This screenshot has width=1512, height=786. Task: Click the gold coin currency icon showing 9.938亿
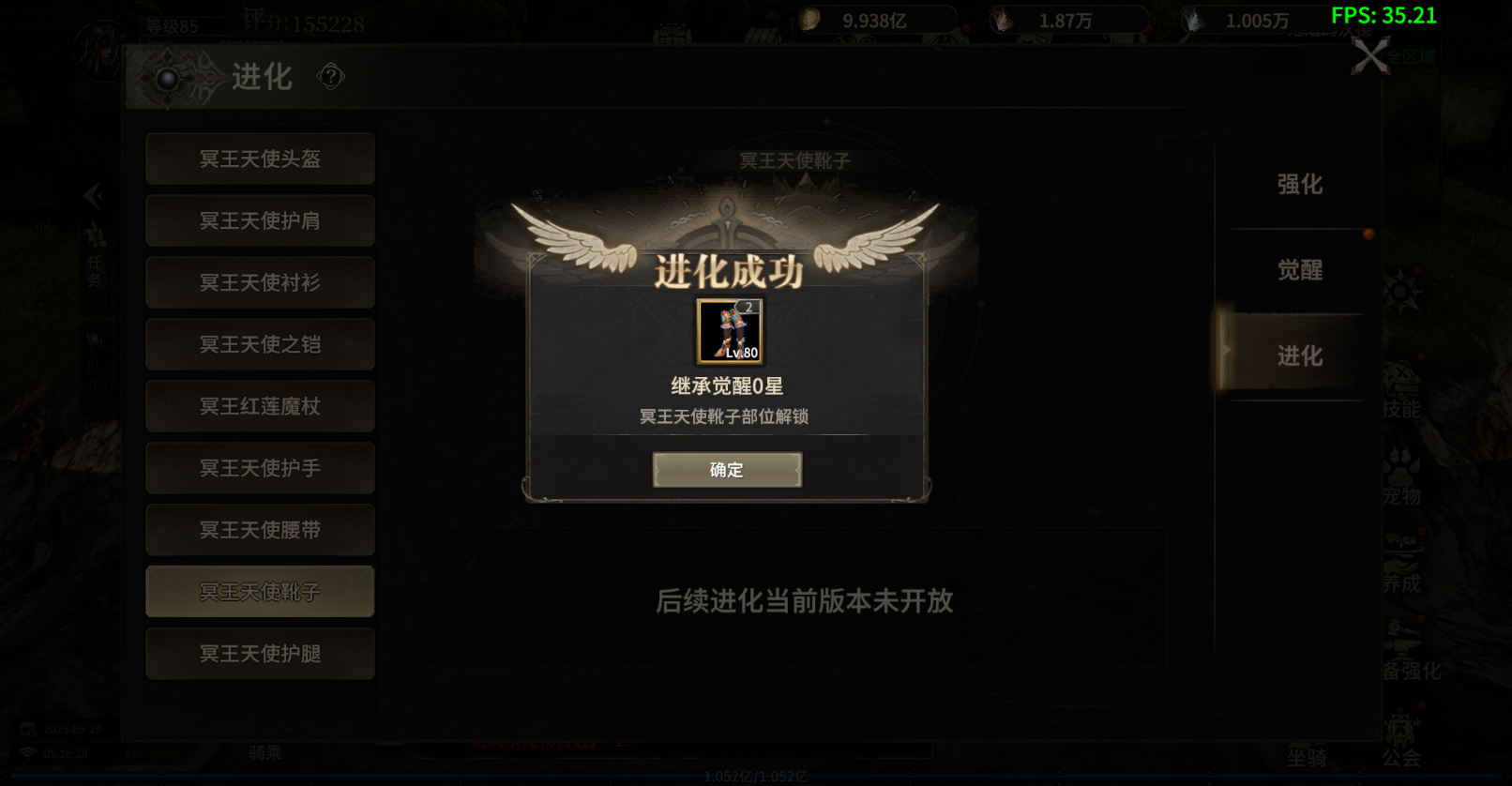click(x=809, y=18)
